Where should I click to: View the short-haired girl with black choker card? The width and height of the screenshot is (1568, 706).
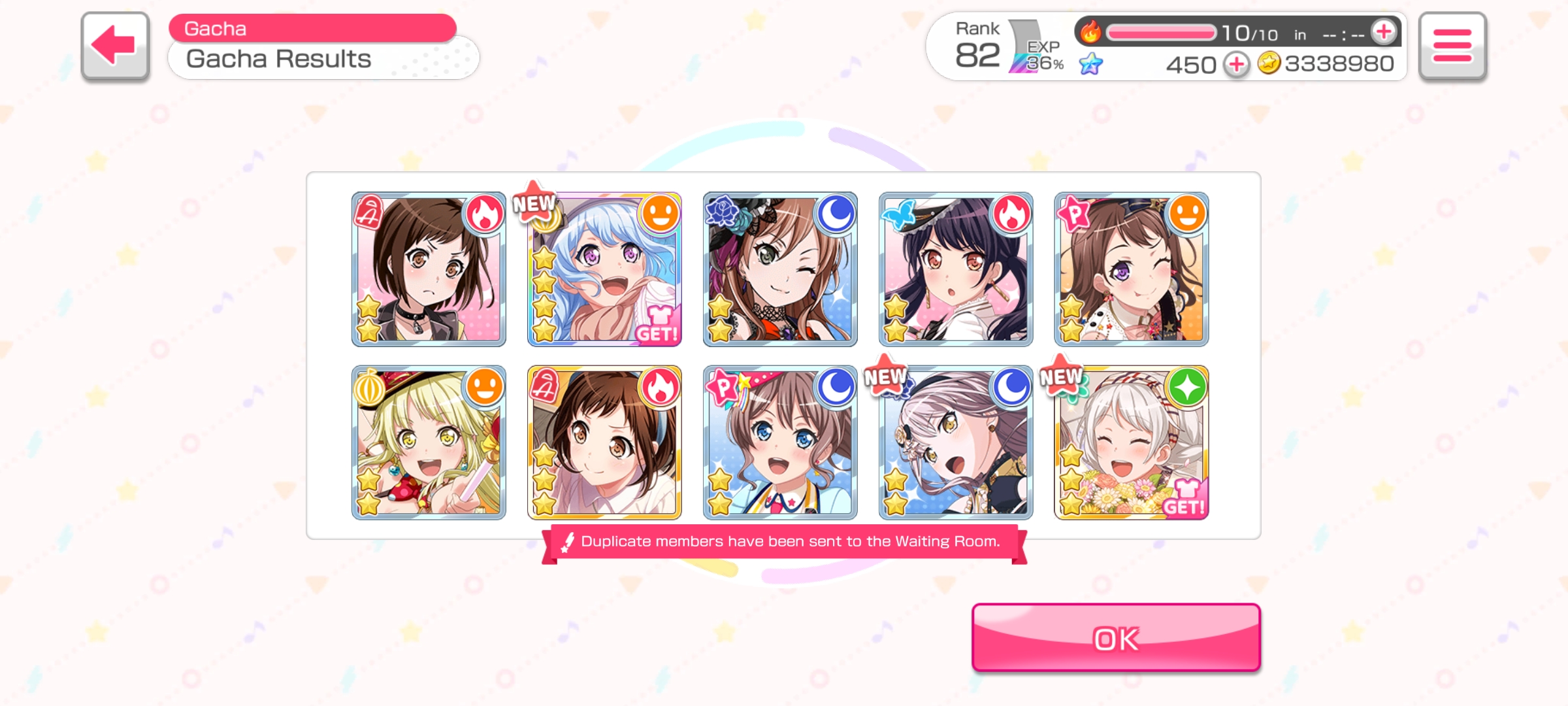point(429,269)
